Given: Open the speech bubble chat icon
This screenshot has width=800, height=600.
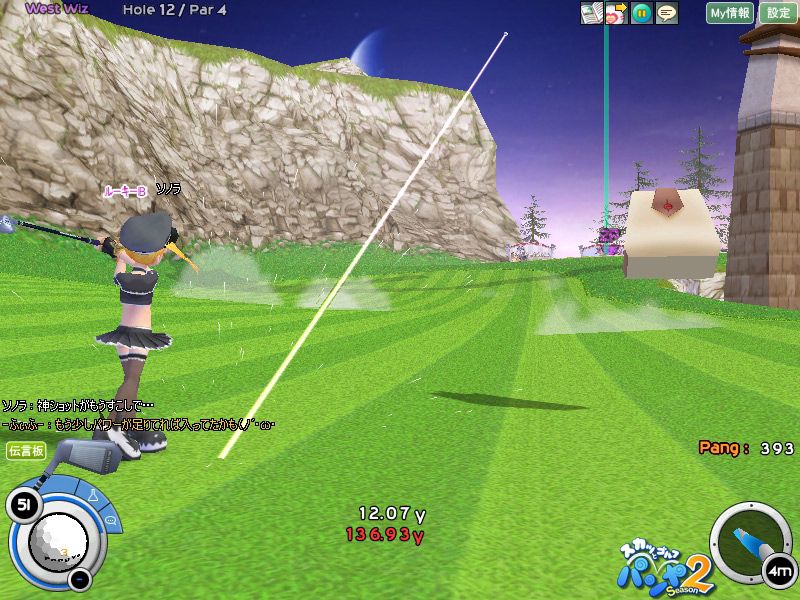Looking at the screenshot, I should click(667, 13).
